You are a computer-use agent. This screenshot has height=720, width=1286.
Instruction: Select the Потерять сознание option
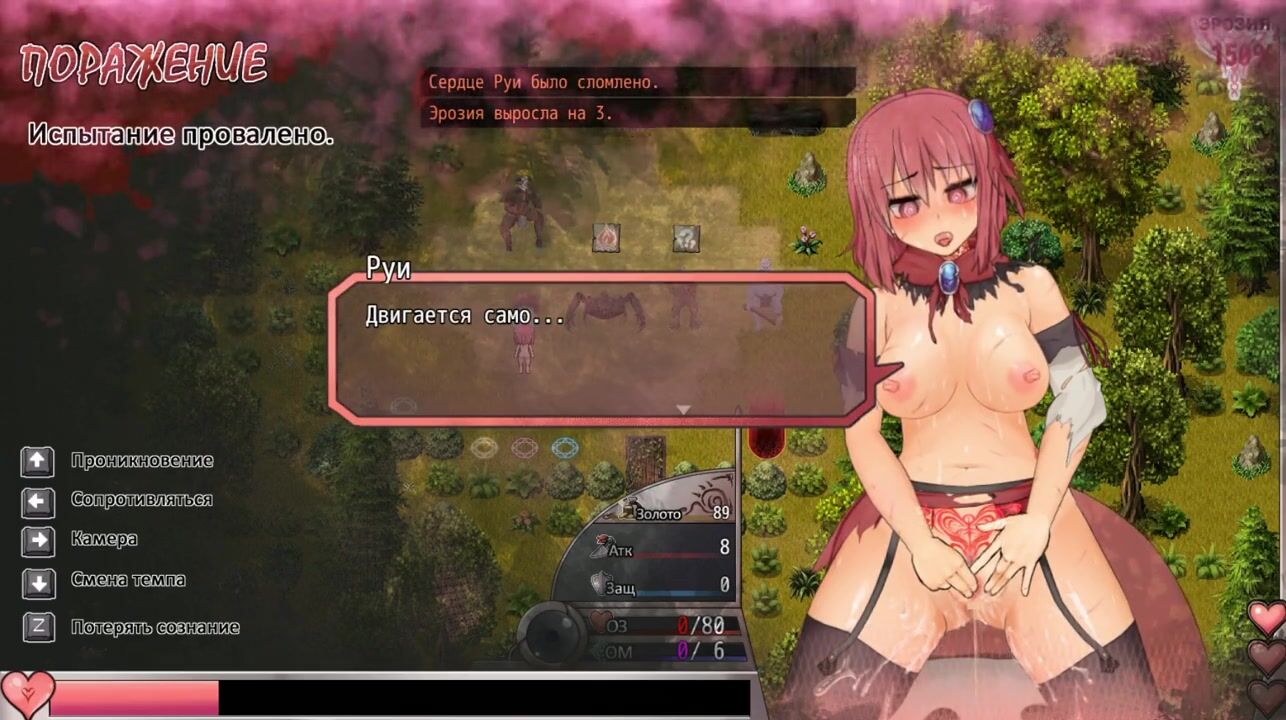click(x=155, y=628)
